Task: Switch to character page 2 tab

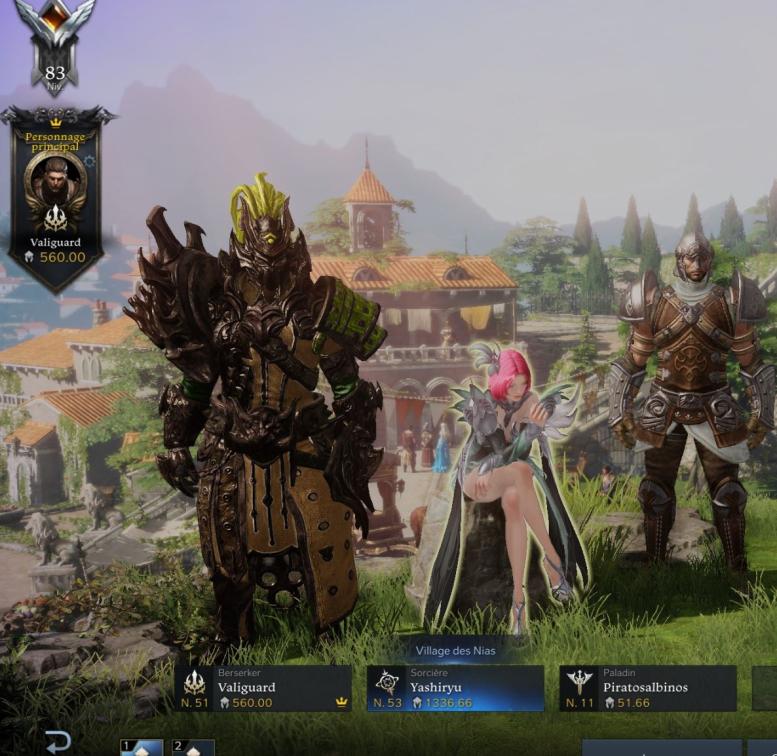Action: [193, 747]
